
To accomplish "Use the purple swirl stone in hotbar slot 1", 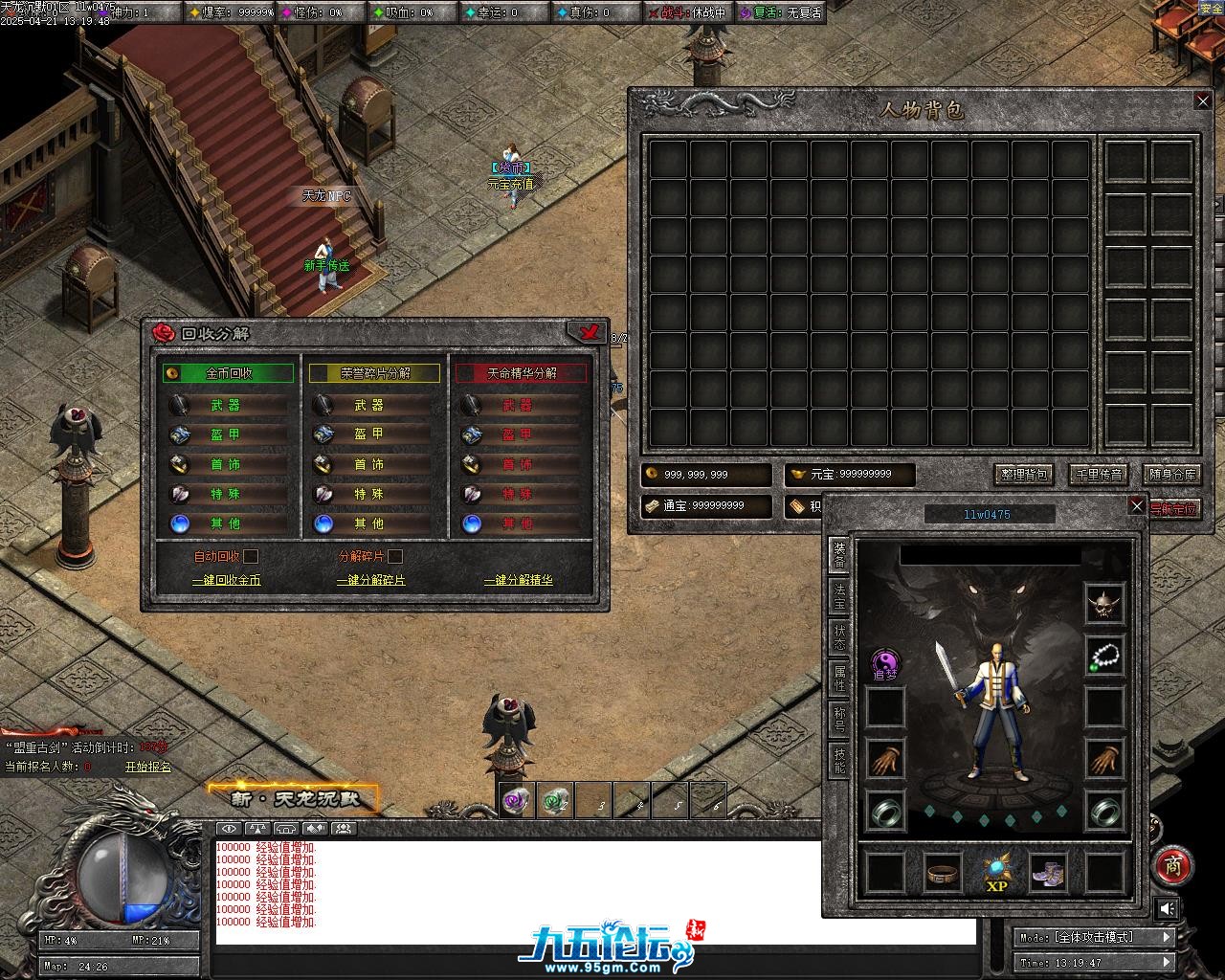I will coord(517,801).
